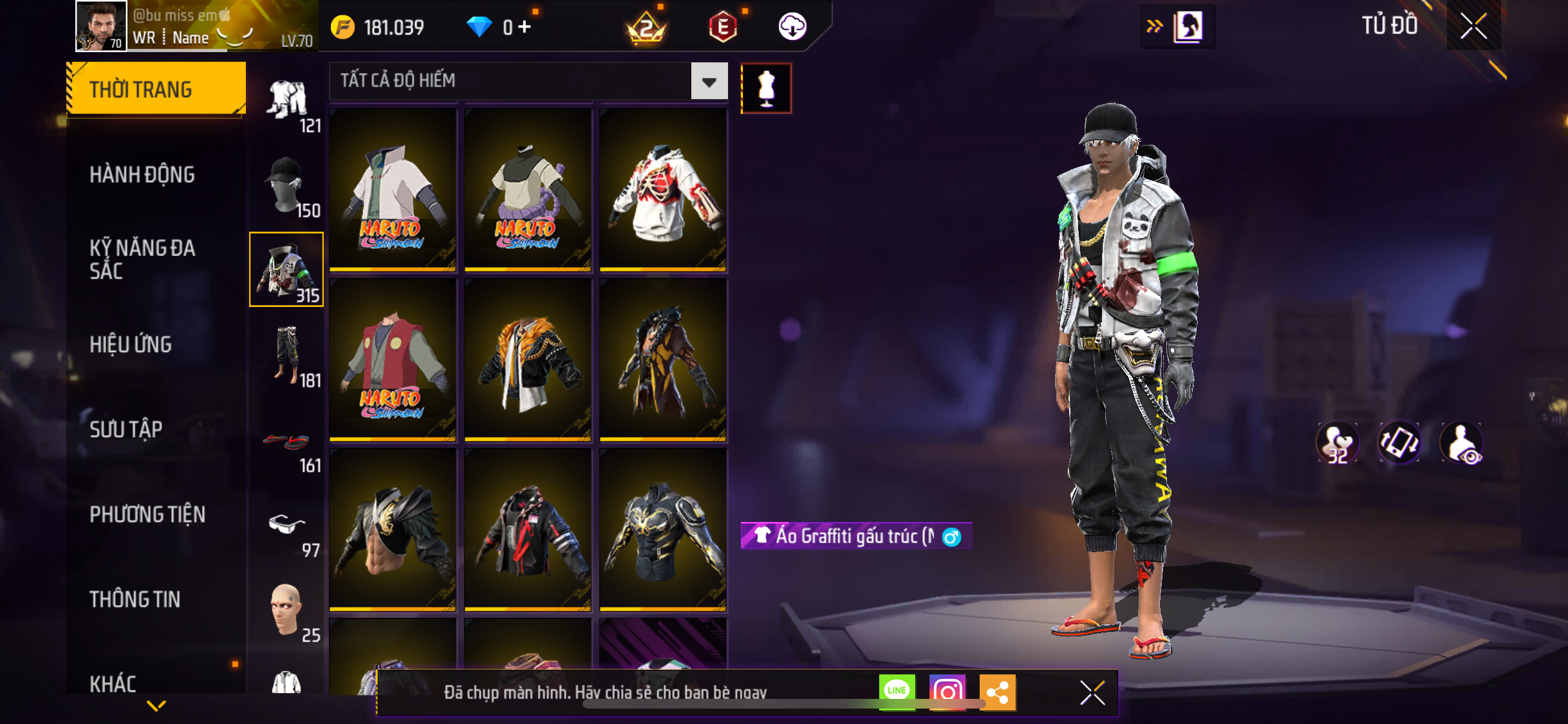
Task: Open the glasses category showing 97
Action: pos(288,531)
